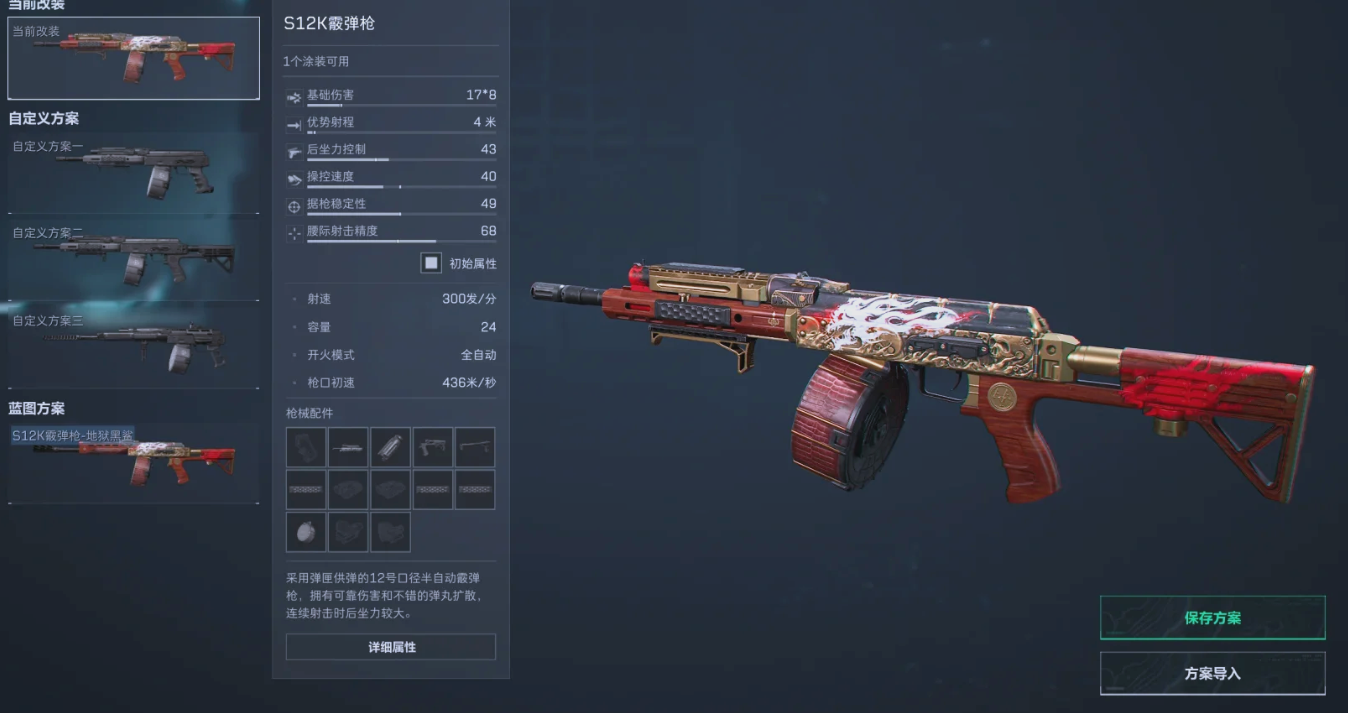
Task: Open 详细属性 detailed stats
Action: (x=391, y=647)
